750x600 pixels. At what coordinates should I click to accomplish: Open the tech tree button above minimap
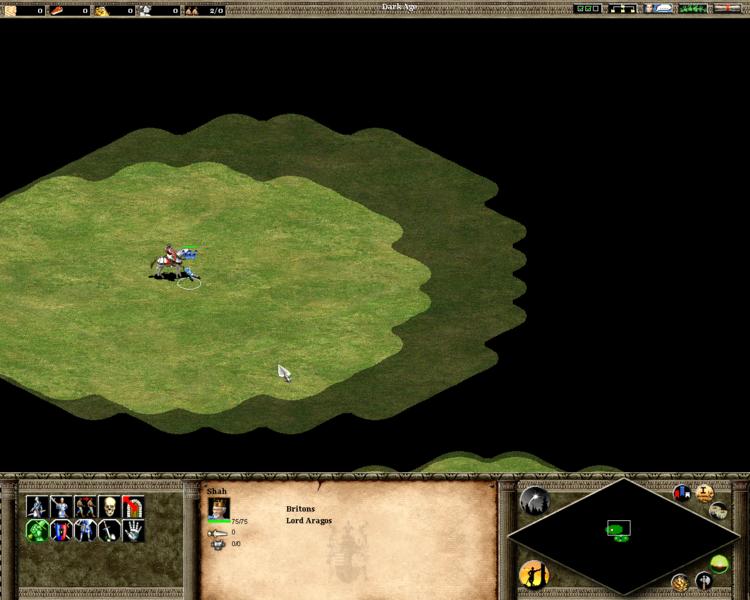pyautogui.click(x=705, y=493)
